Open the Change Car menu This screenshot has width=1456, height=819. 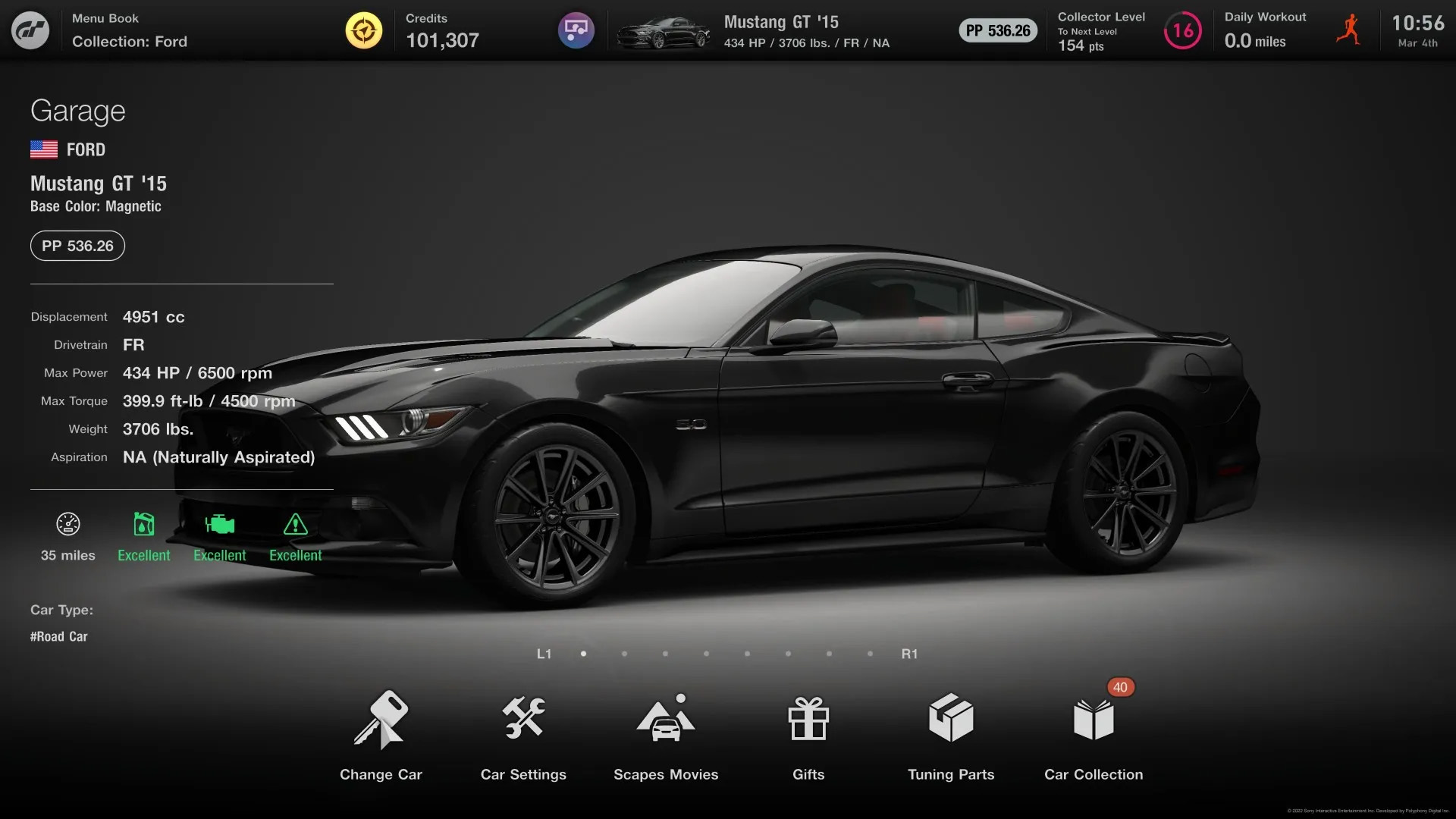381,734
